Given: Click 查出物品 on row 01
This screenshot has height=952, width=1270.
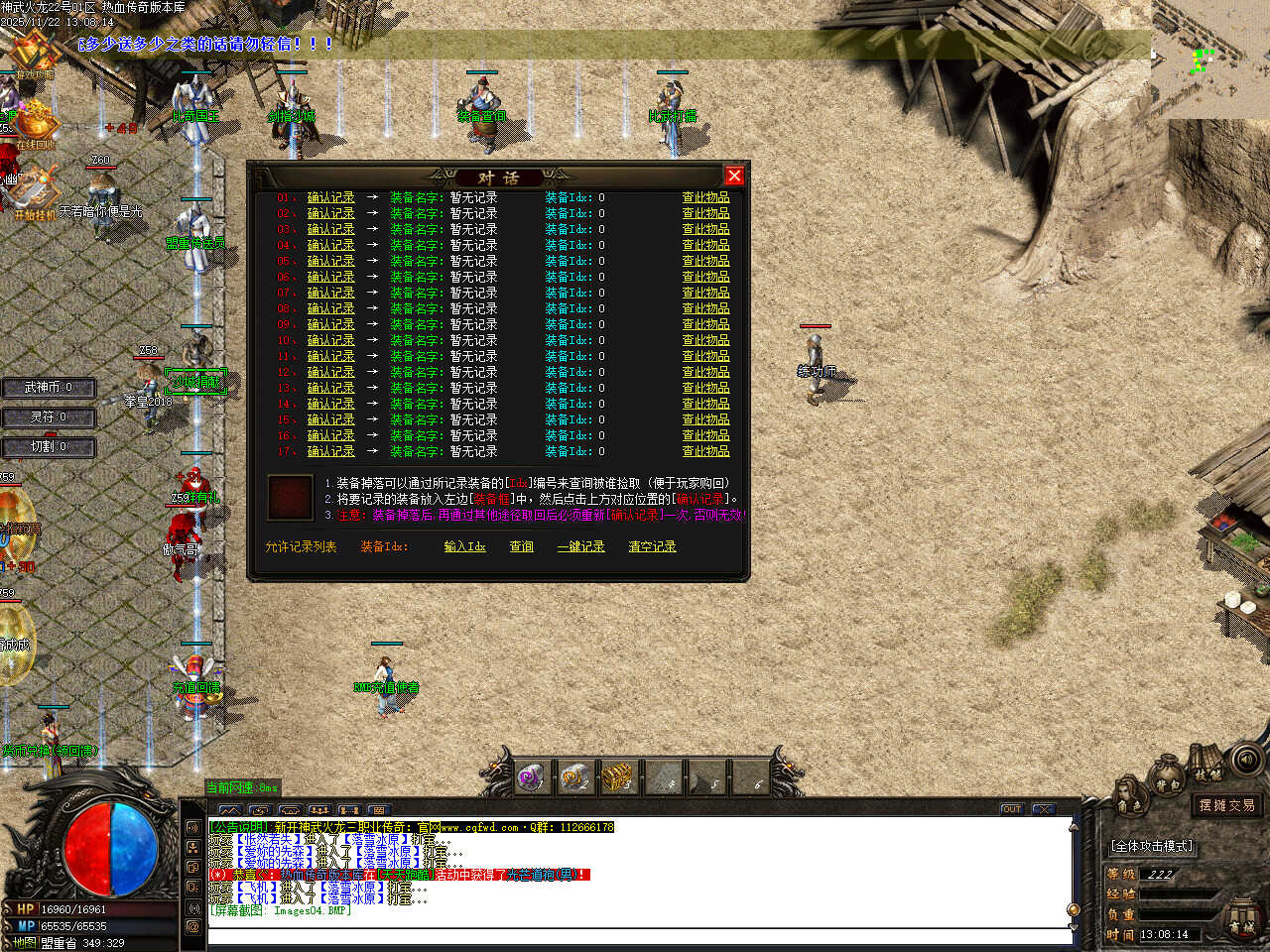Looking at the screenshot, I should point(705,197).
